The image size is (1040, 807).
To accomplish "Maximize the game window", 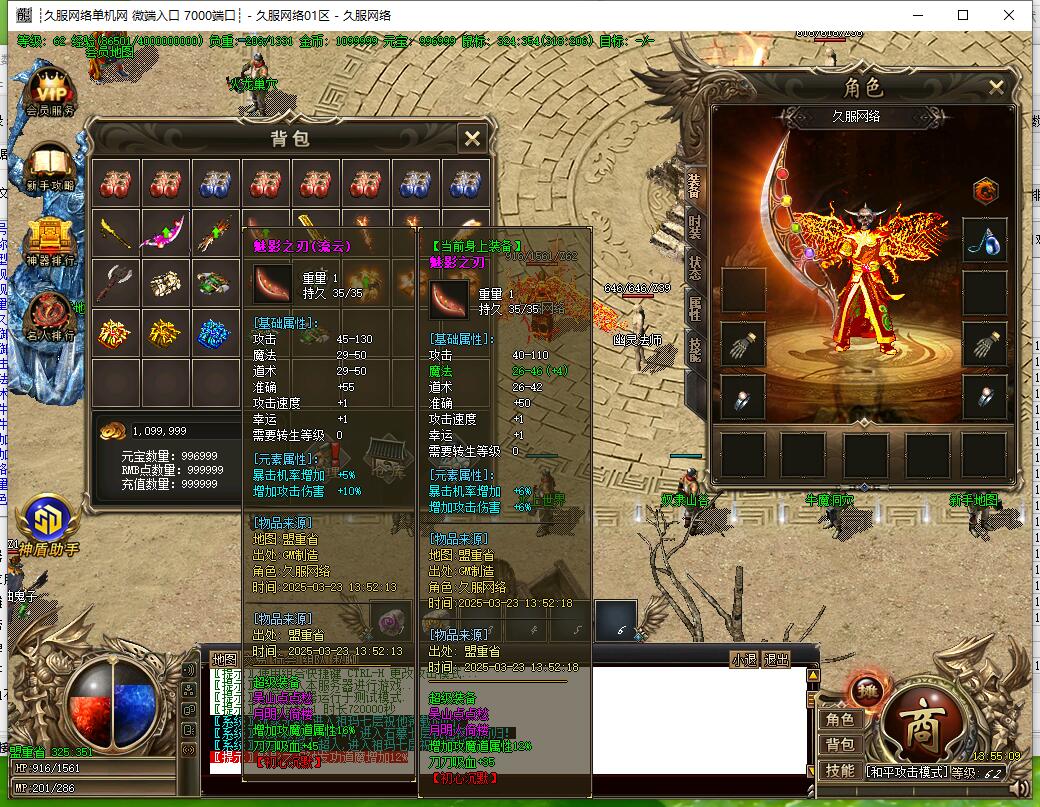I will [963, 15].
